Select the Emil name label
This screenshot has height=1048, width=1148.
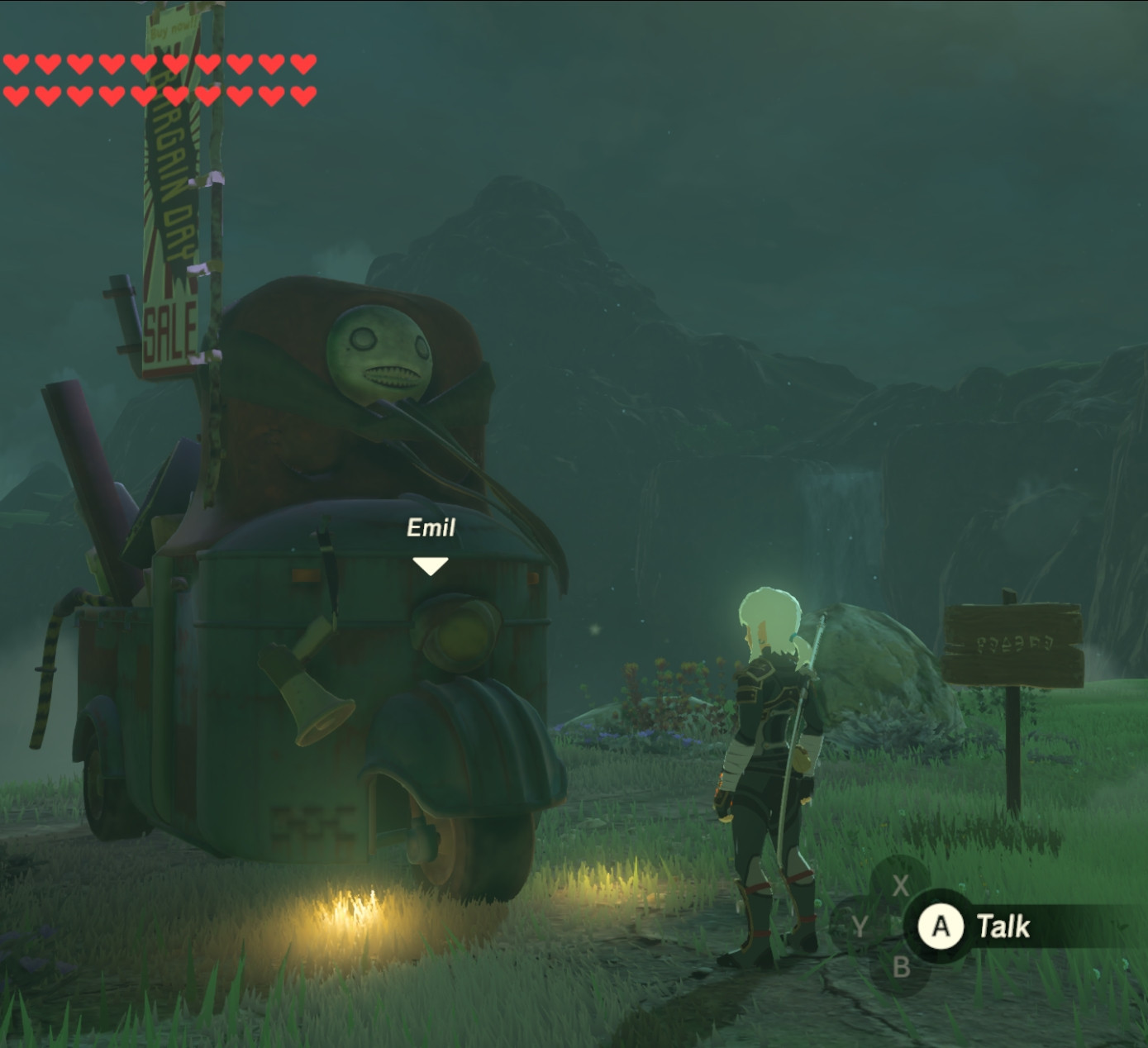coord(431,526)
